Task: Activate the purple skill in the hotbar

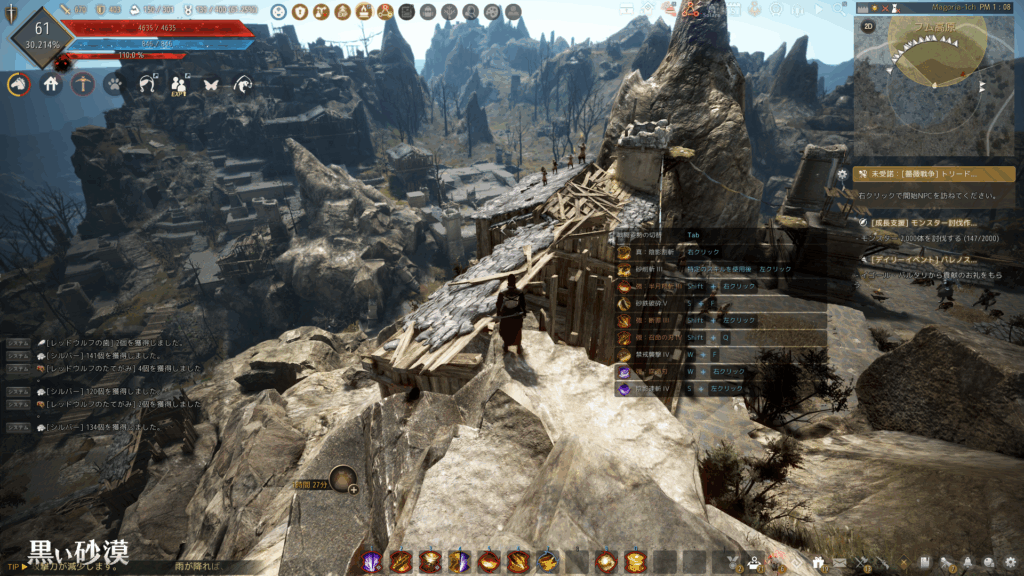Action: click(x=372, y=562)
